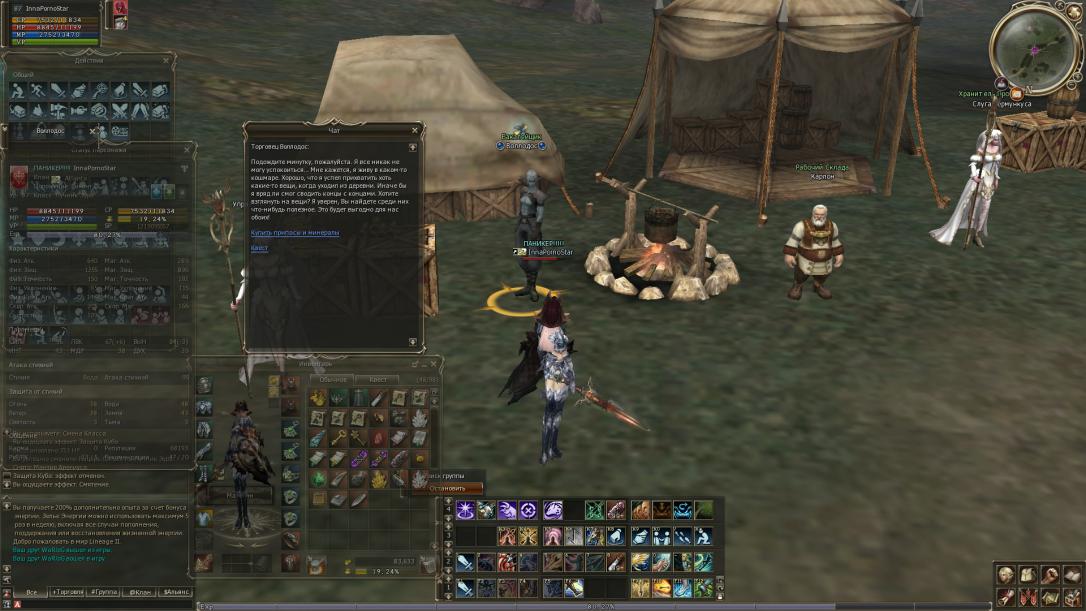Close the Инвентарь inventory window
Viewport: 1086px width, 611px height.
[436, 363]
